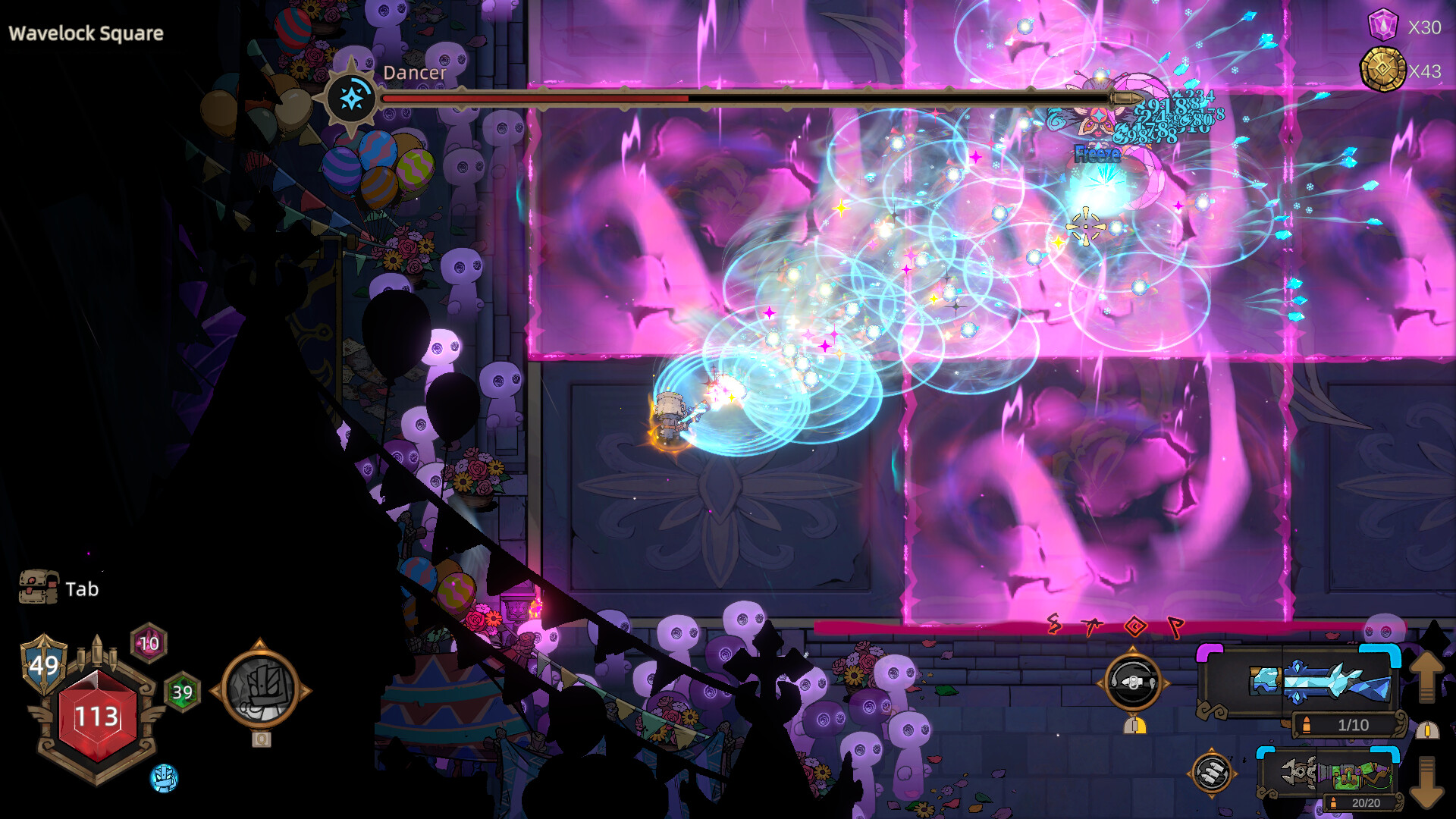Image resolution: width=1456 pixels, height=819 pixels.
Task: Select the green claw gun weapon slot
Action: click(x=1336, y=774)
